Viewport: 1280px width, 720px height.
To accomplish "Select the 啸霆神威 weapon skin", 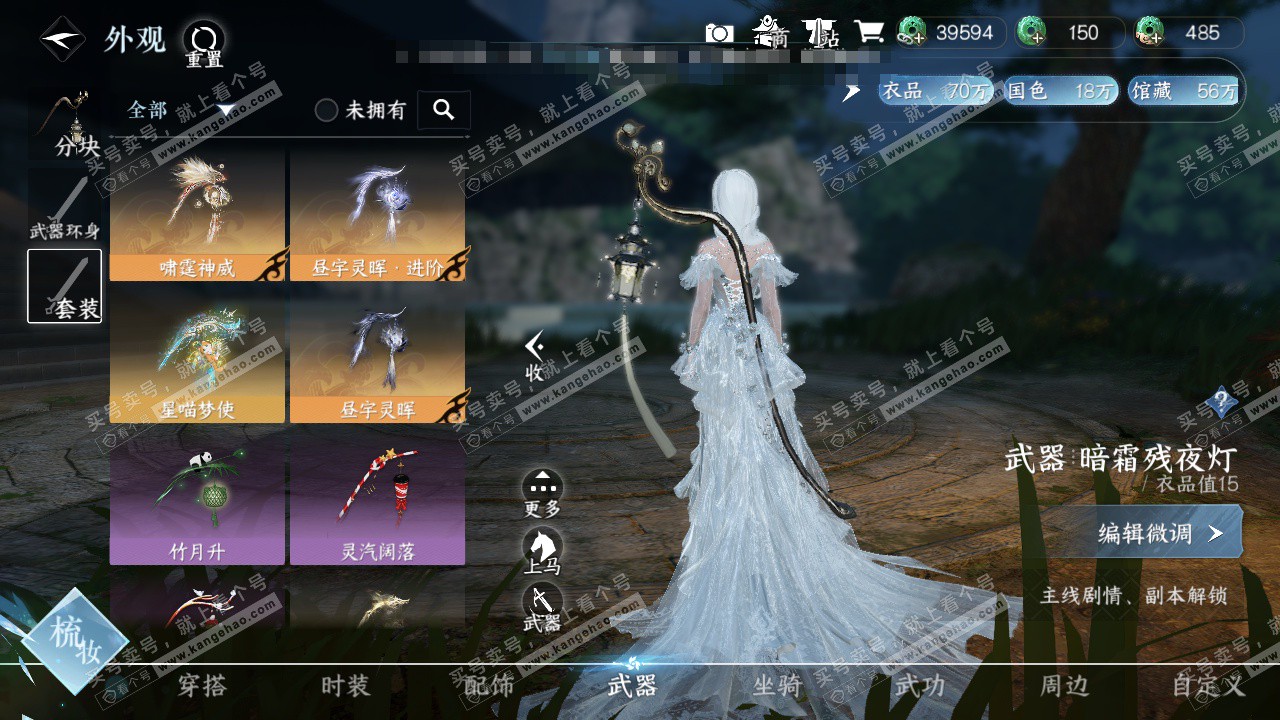I will [x=198, y=215].
